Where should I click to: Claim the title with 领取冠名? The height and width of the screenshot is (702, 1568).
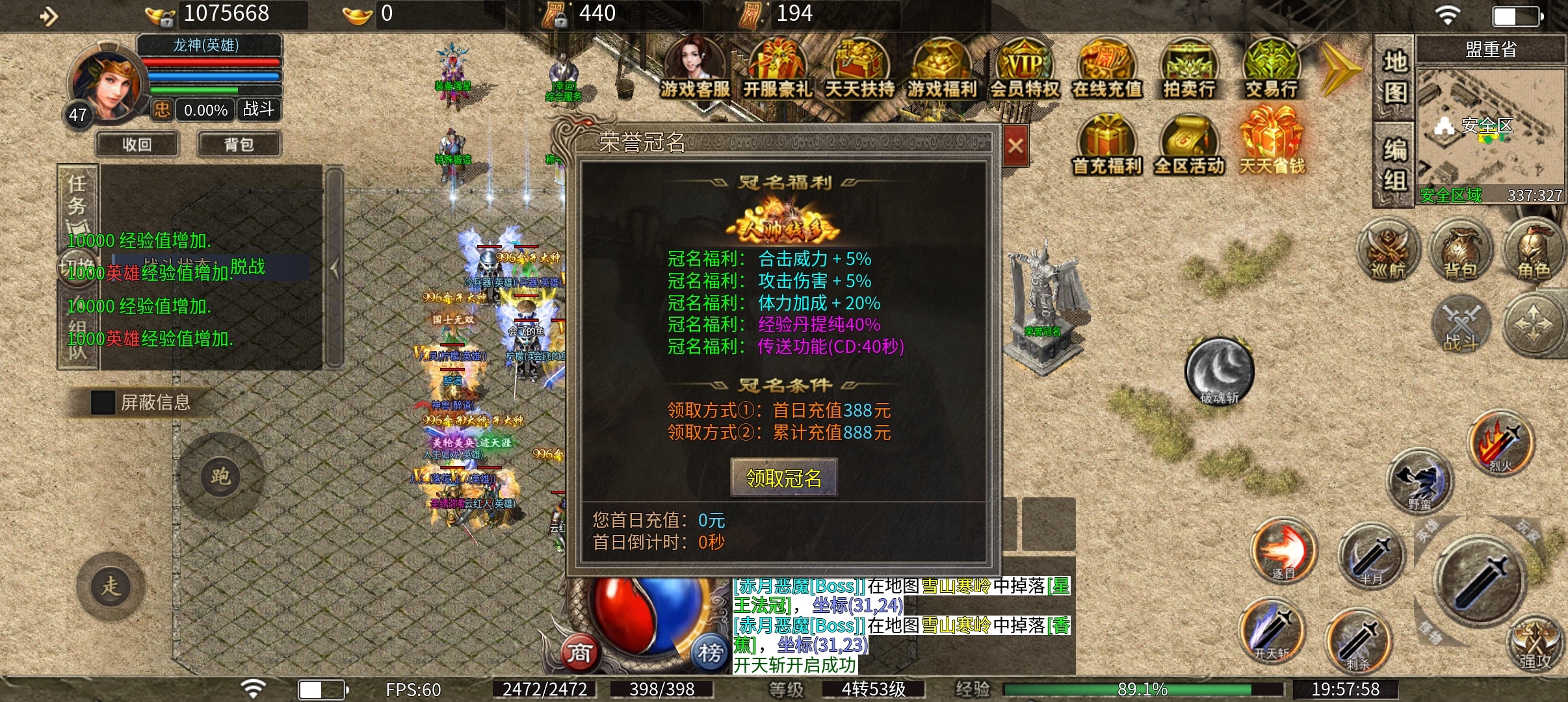pos(784,478)
